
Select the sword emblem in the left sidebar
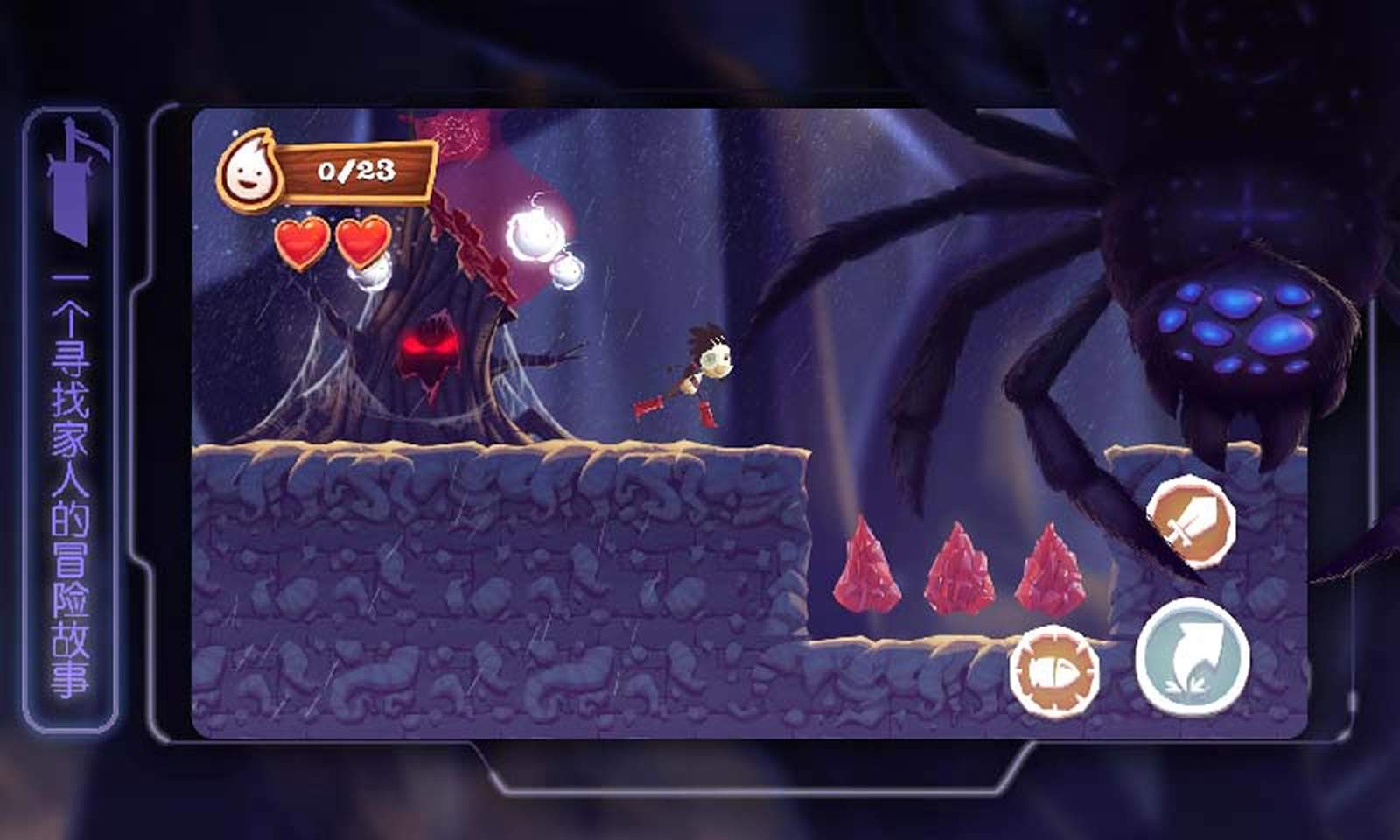point(73,184)
